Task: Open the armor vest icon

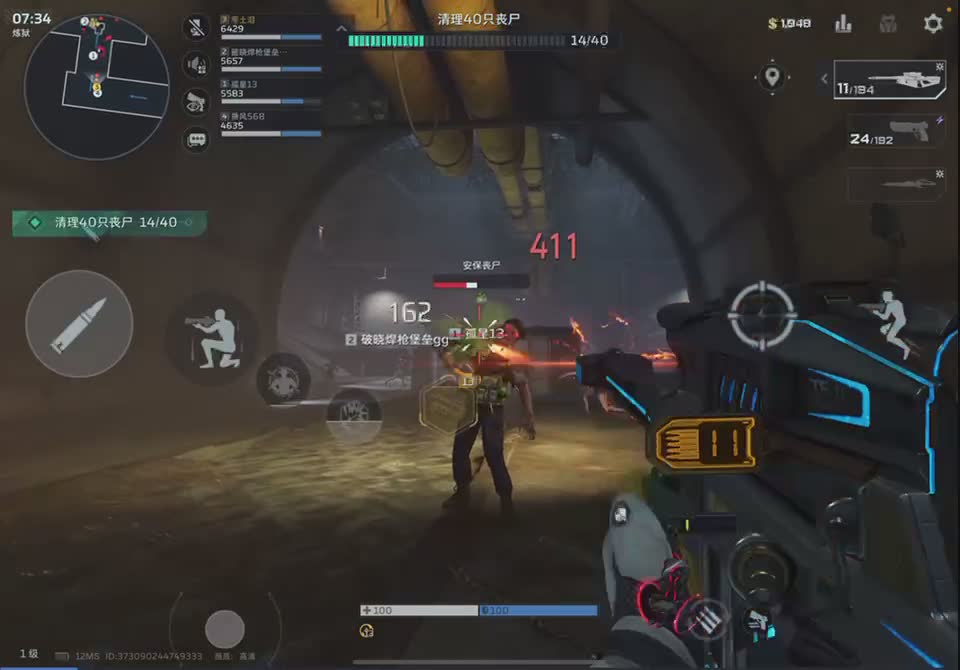Action: click(x=887, y=23)
